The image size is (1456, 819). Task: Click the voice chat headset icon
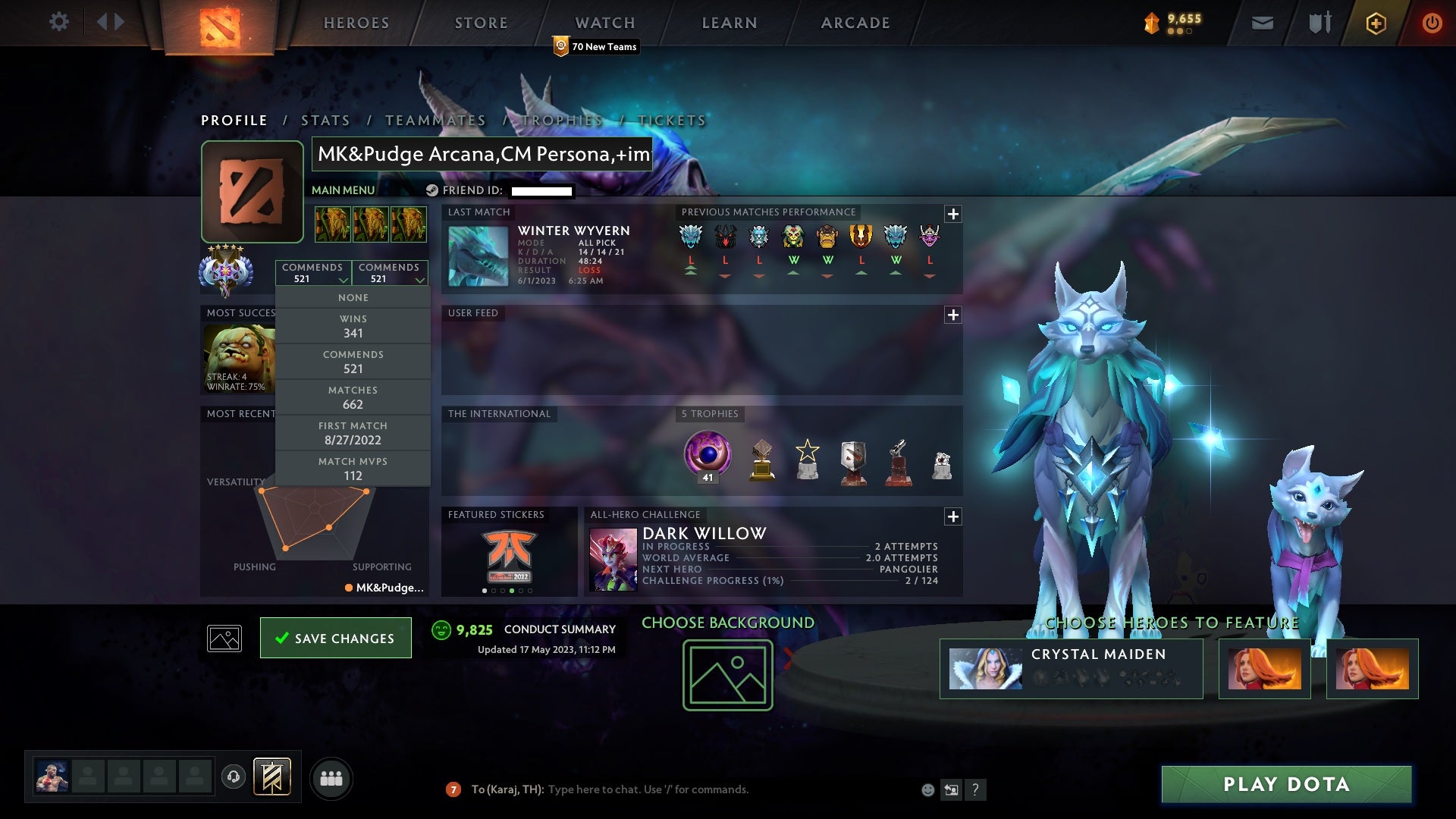pyautogui.click(x=234, y=777)
